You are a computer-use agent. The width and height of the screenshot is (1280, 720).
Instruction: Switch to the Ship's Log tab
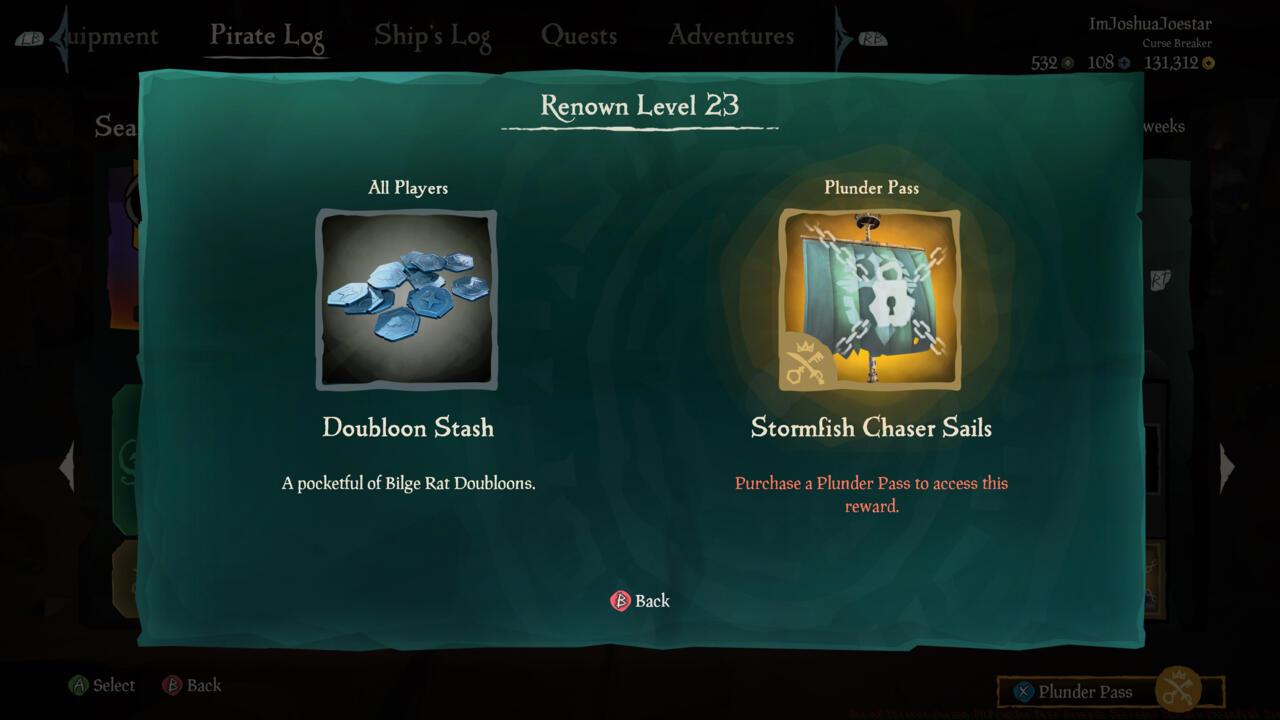pyautogui.click(x=432, y=34)
